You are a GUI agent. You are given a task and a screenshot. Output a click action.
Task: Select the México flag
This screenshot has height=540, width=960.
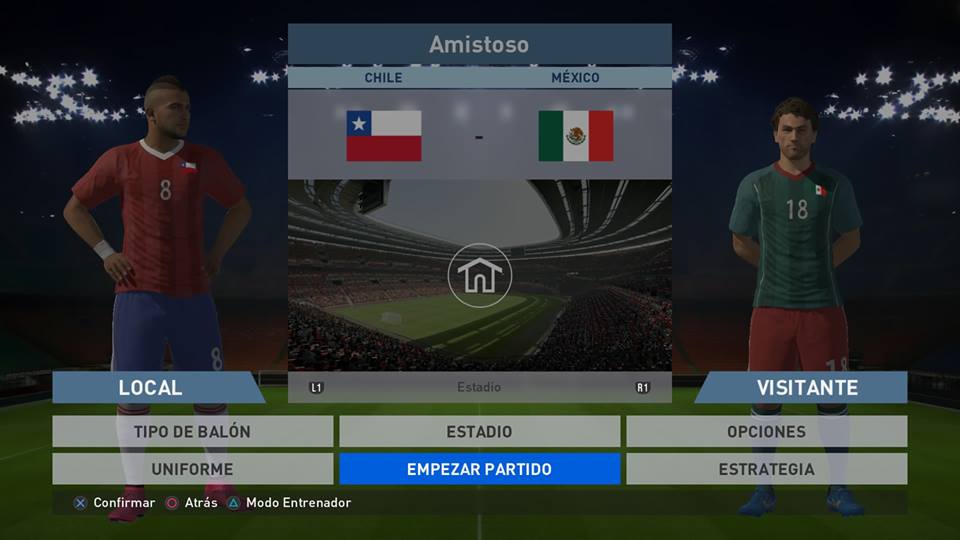[575, 136]
